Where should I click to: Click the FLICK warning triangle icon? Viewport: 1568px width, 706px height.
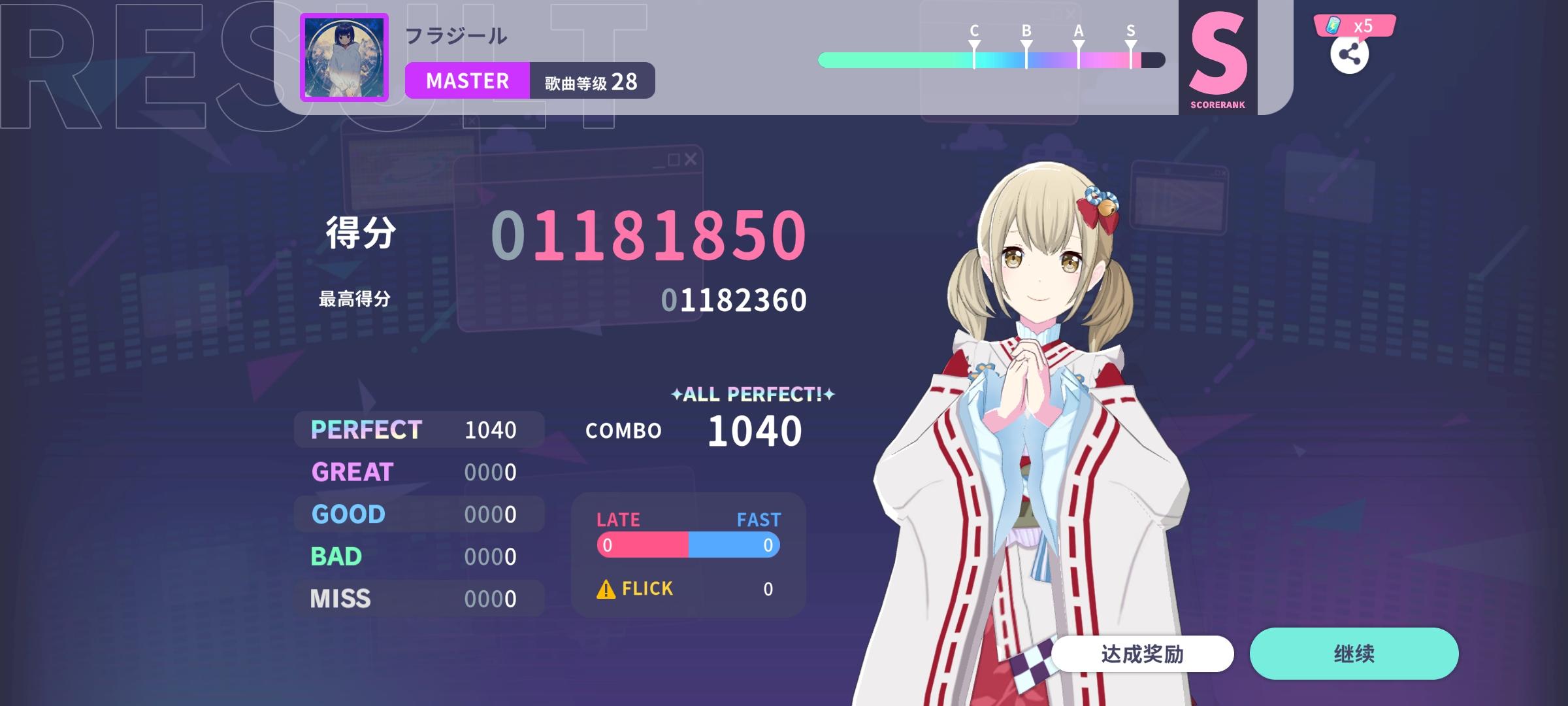pyautogui.click(x=606, y=588)
